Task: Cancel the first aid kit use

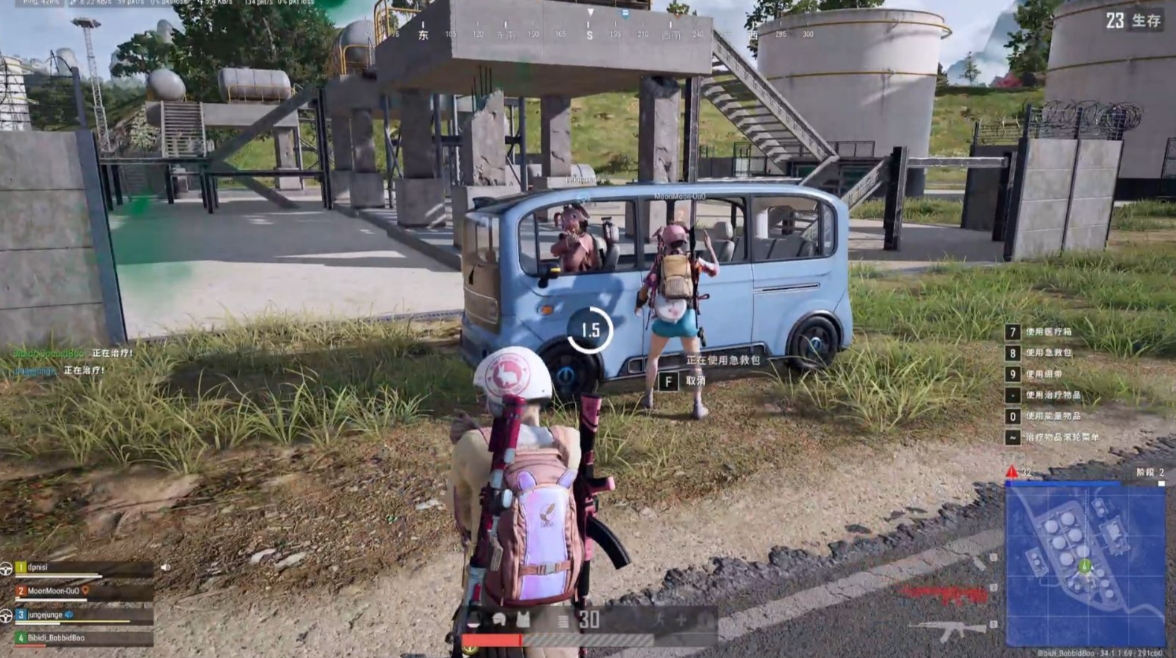Action: (683, 381)
